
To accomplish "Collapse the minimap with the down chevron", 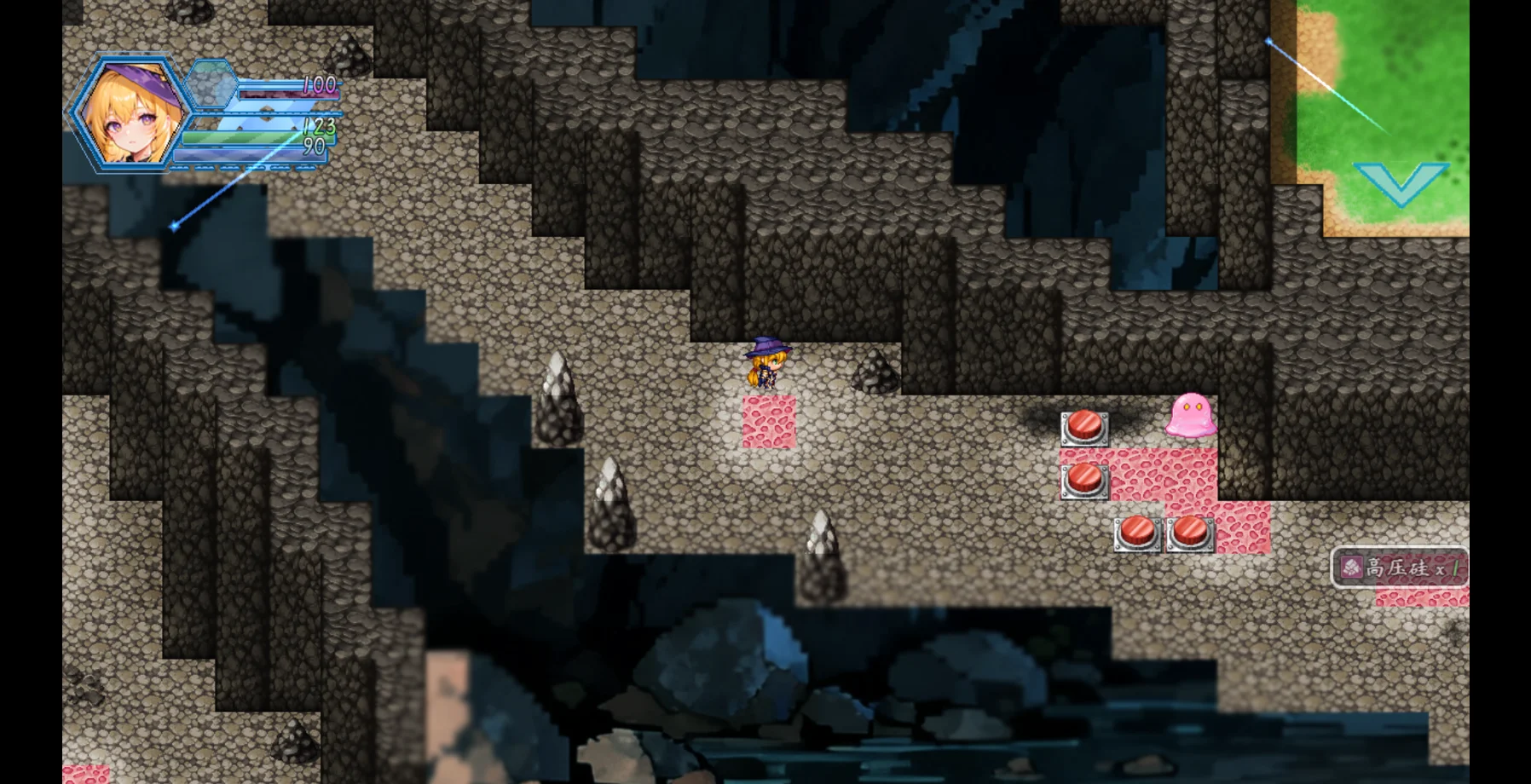I will pos(1401,182).
